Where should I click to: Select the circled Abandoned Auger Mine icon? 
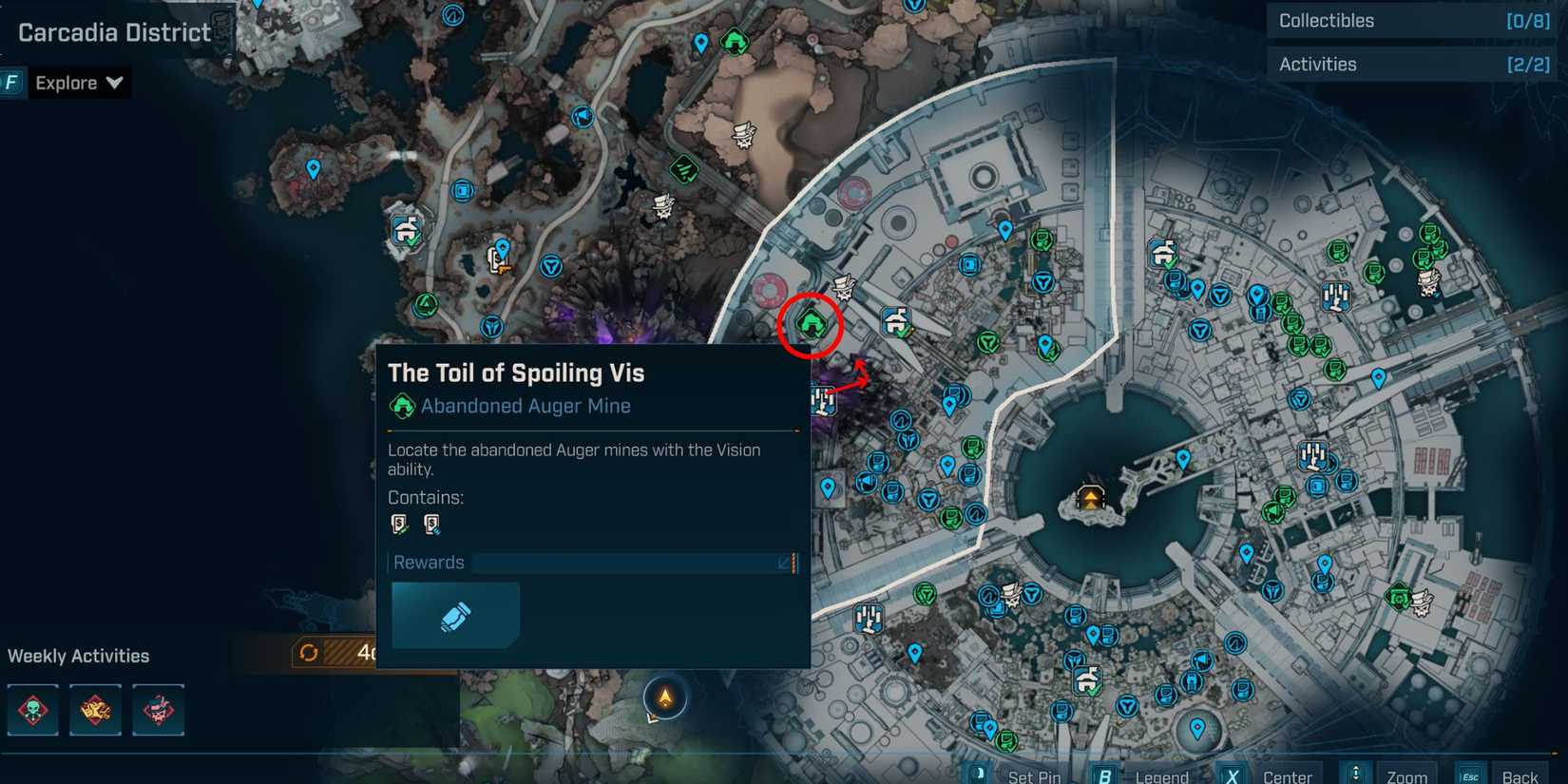pos(810,326)
